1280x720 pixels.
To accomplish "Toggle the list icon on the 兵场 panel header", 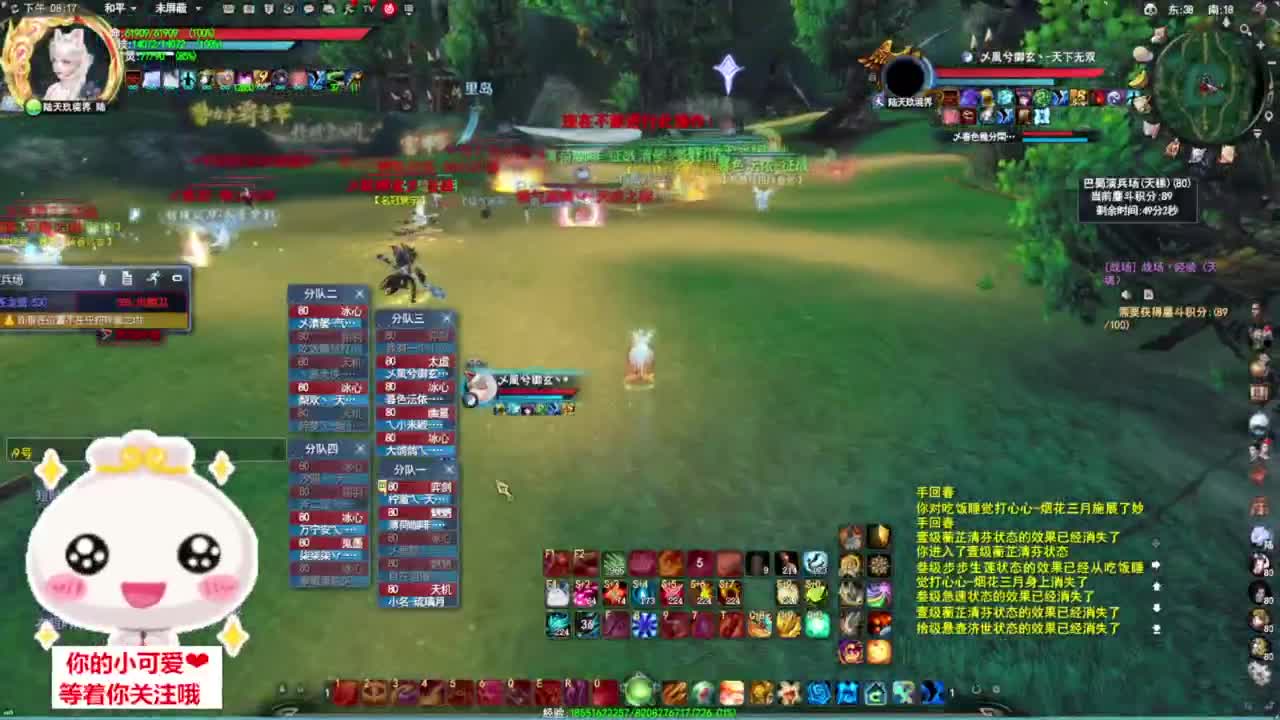I will coord(128,279).
